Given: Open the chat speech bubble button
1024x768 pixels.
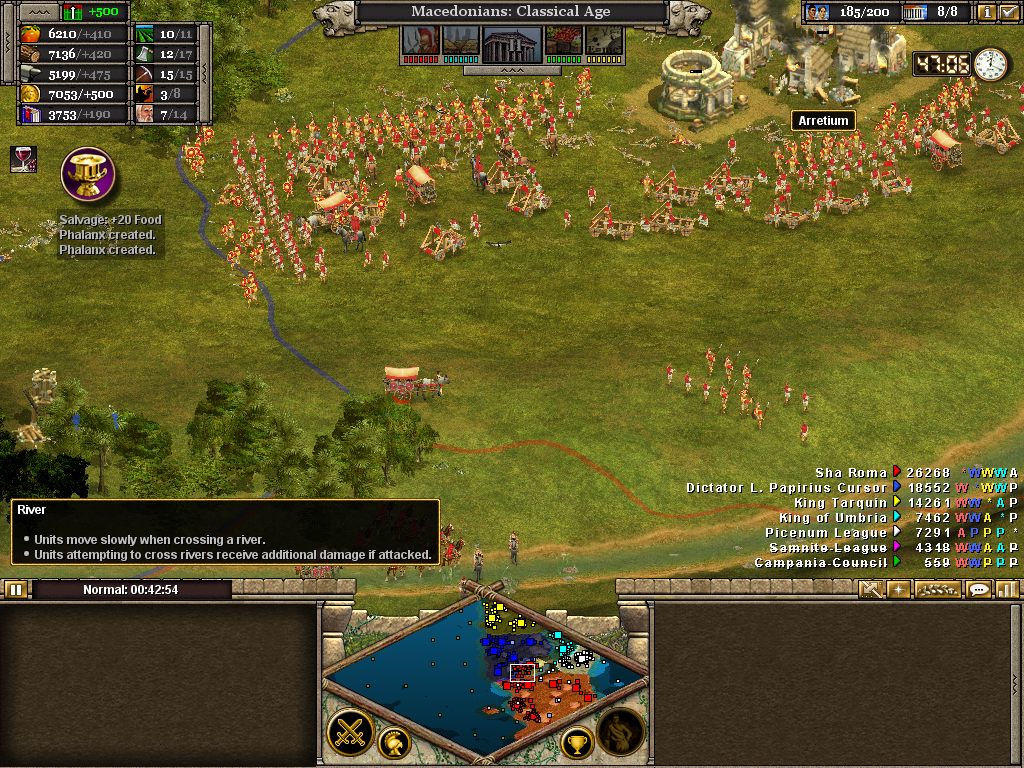Looking at the screenshot, I should point(979,590).
